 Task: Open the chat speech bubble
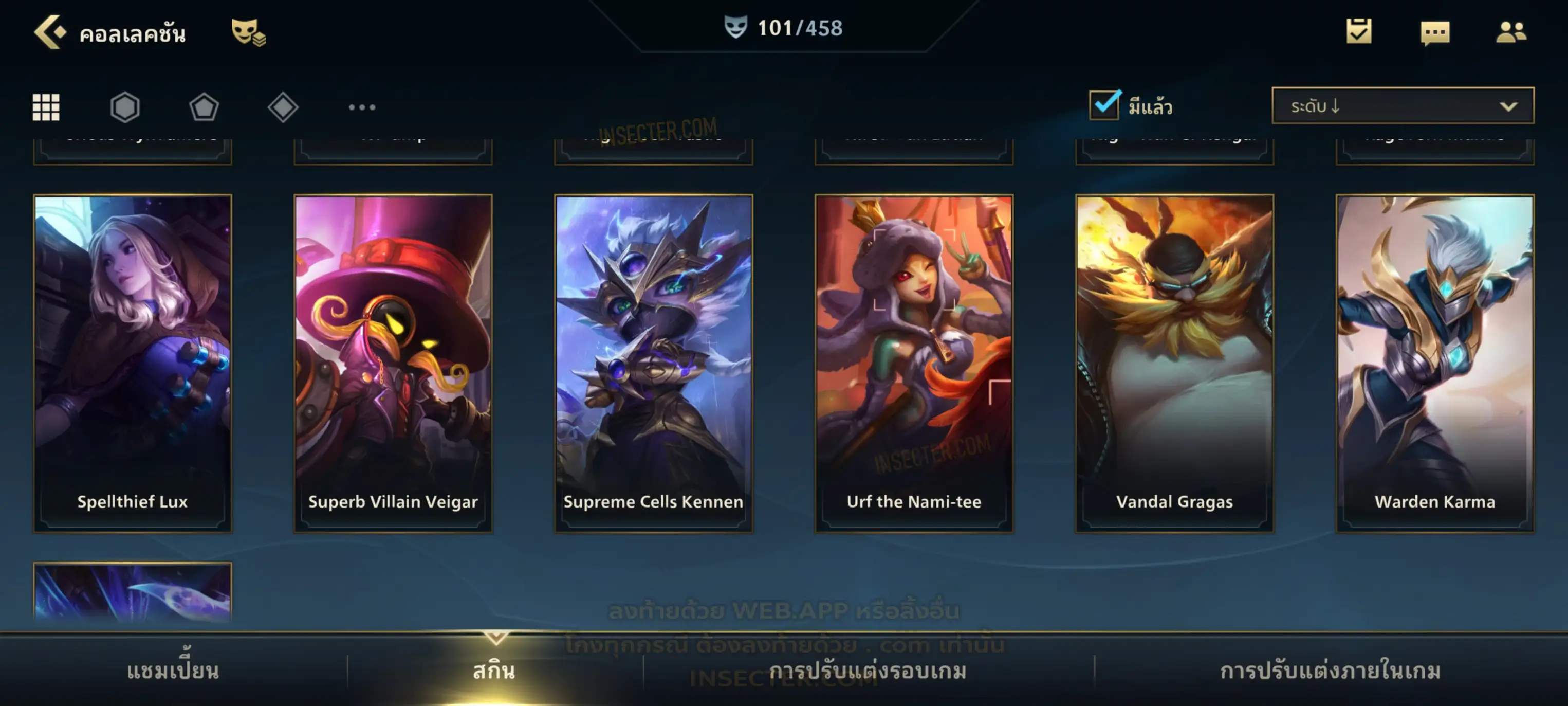click(x=1435, y=33)
